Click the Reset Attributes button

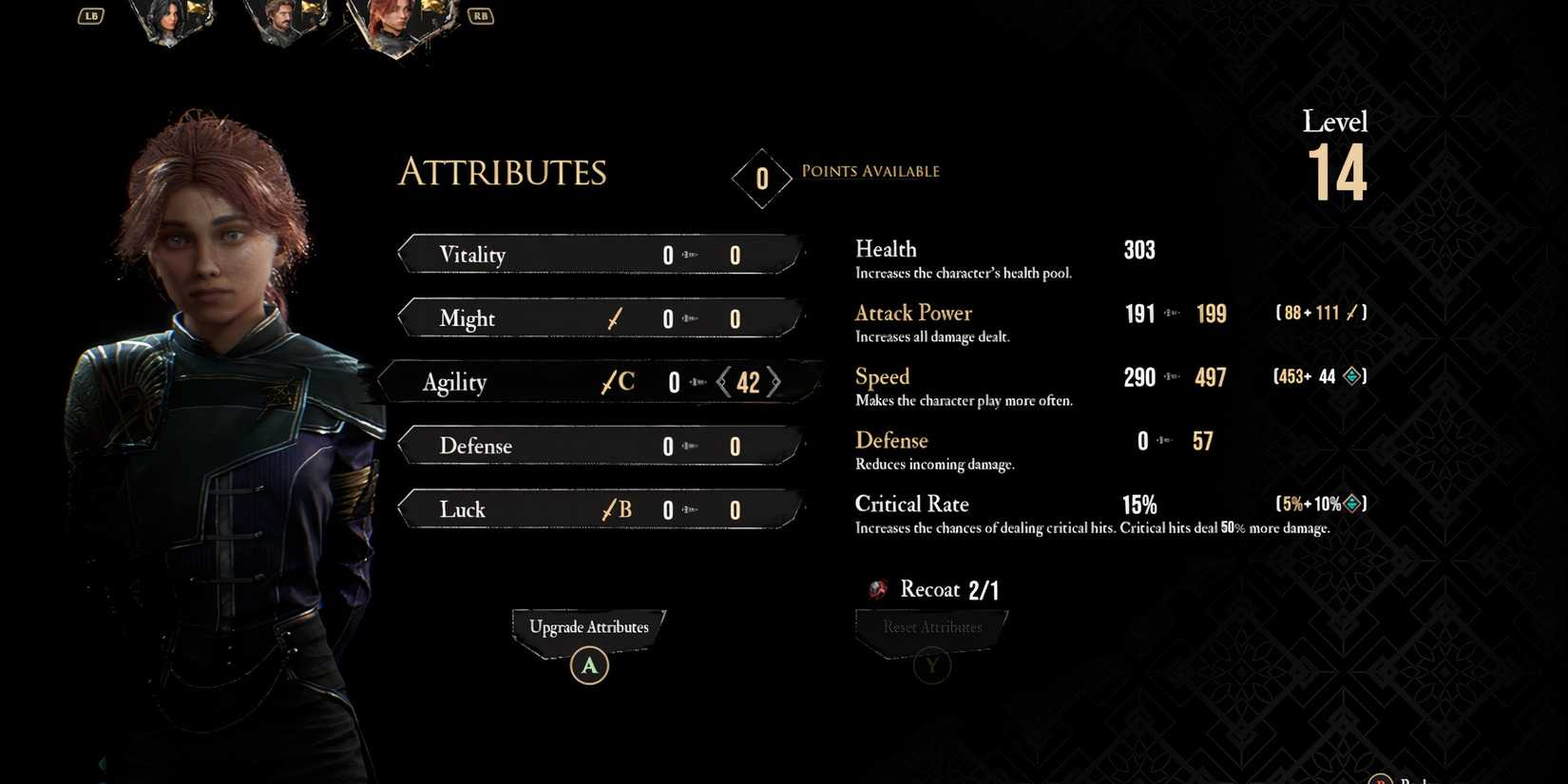click(x=930, y=626)
